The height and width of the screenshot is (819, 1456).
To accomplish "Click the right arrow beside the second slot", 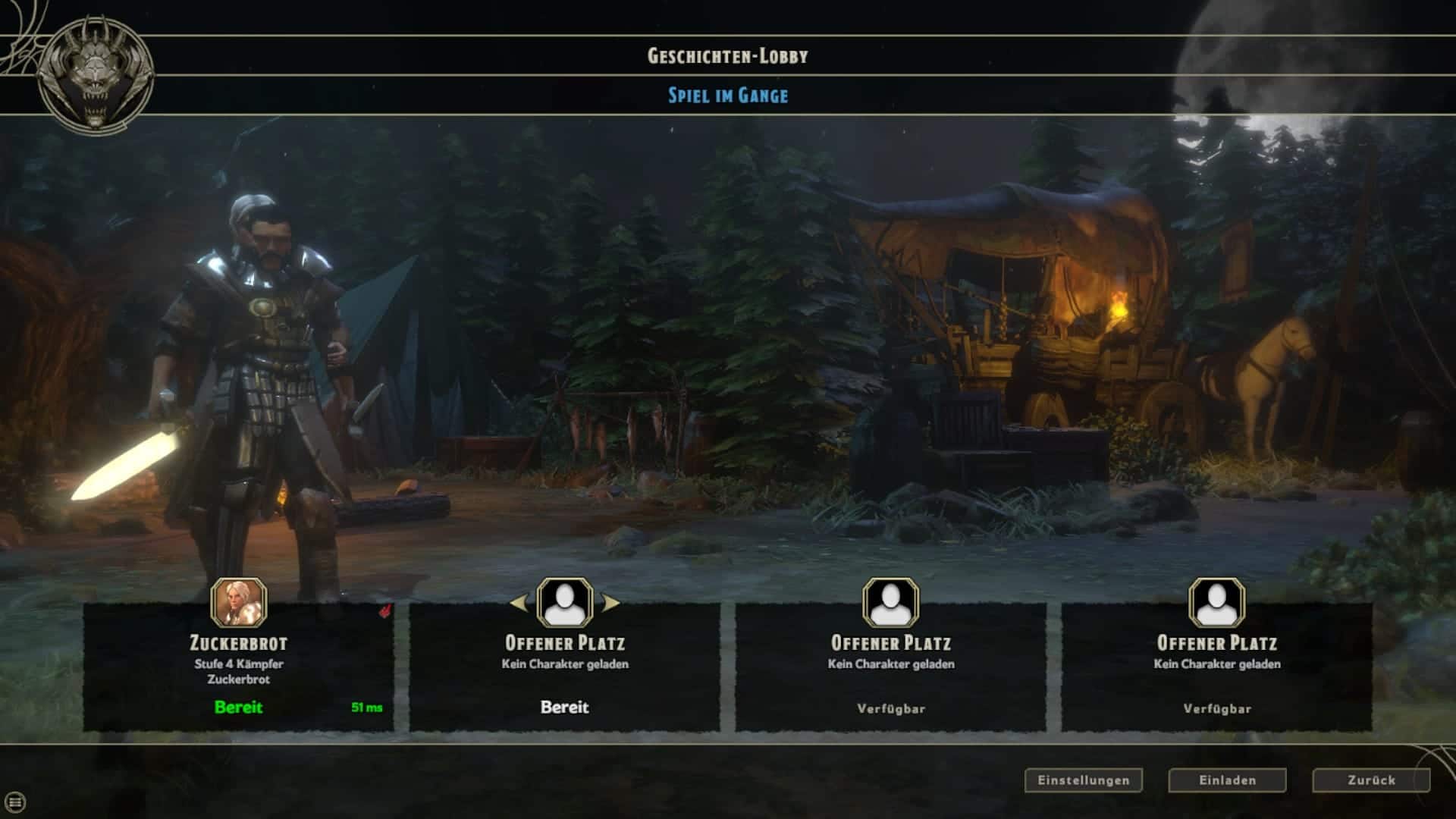I will (610, 604).
